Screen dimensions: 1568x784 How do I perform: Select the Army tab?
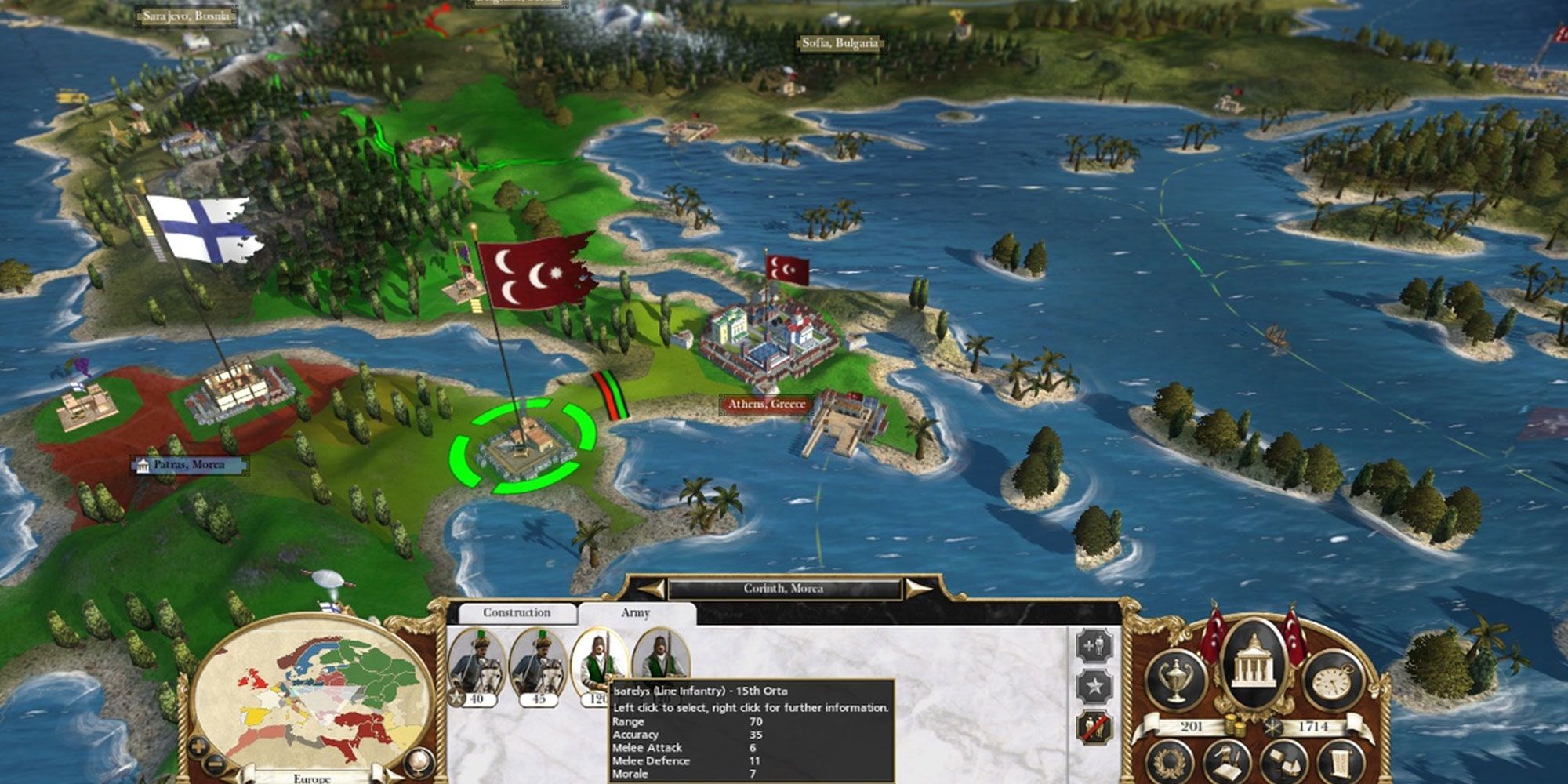click(635, 613)
